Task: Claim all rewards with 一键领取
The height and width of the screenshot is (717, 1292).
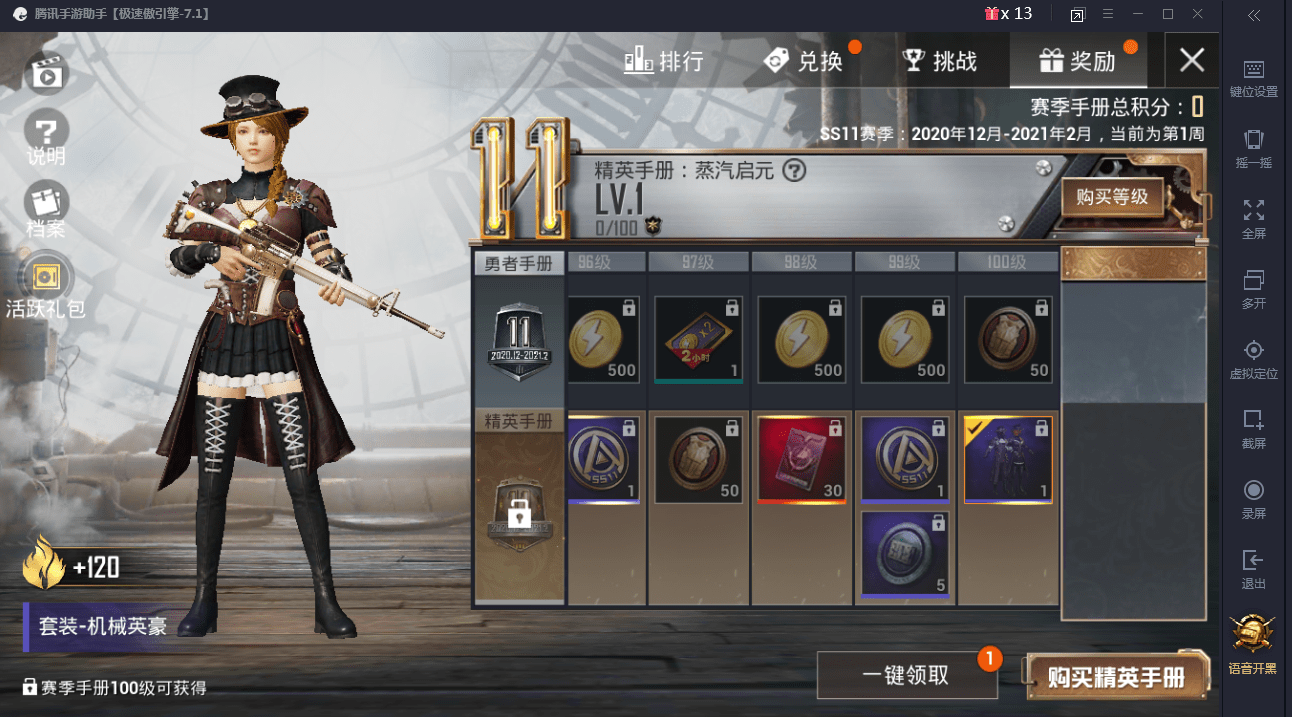Action: click(905, 675)
